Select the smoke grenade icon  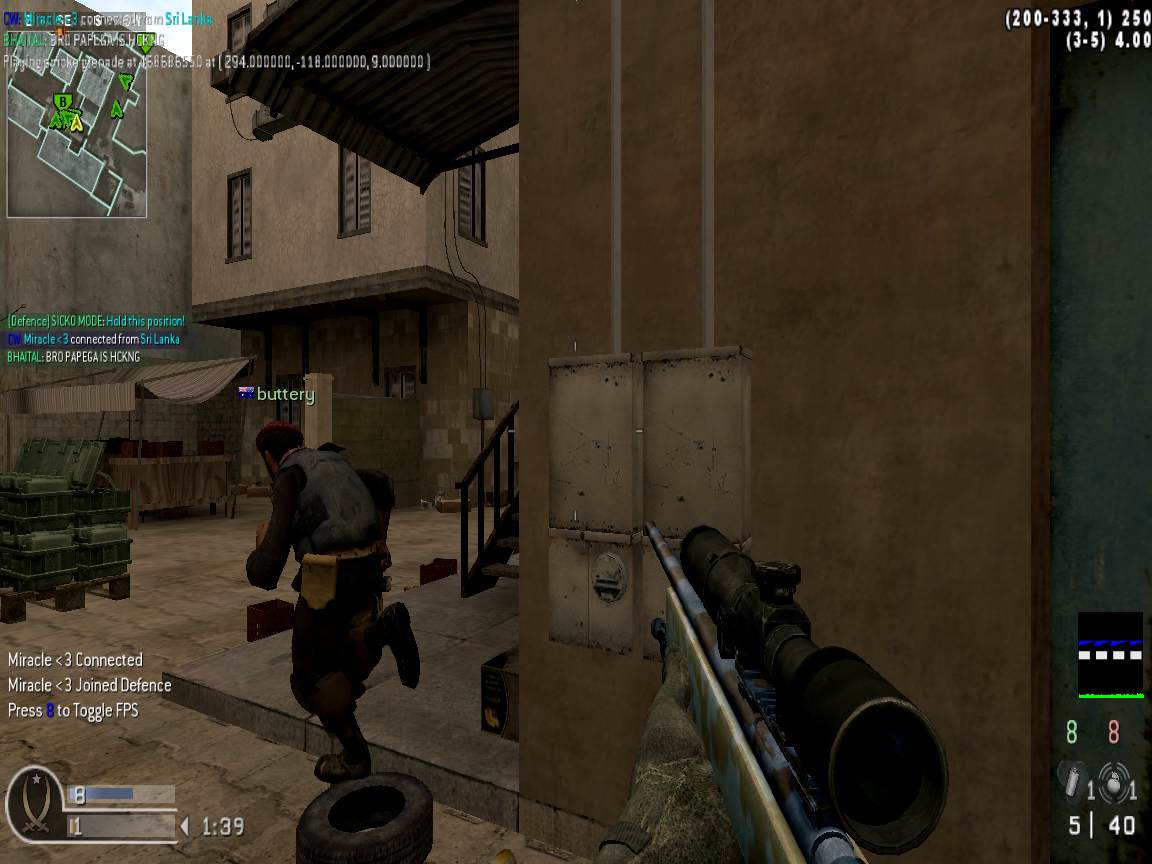tap(1072, 781)
